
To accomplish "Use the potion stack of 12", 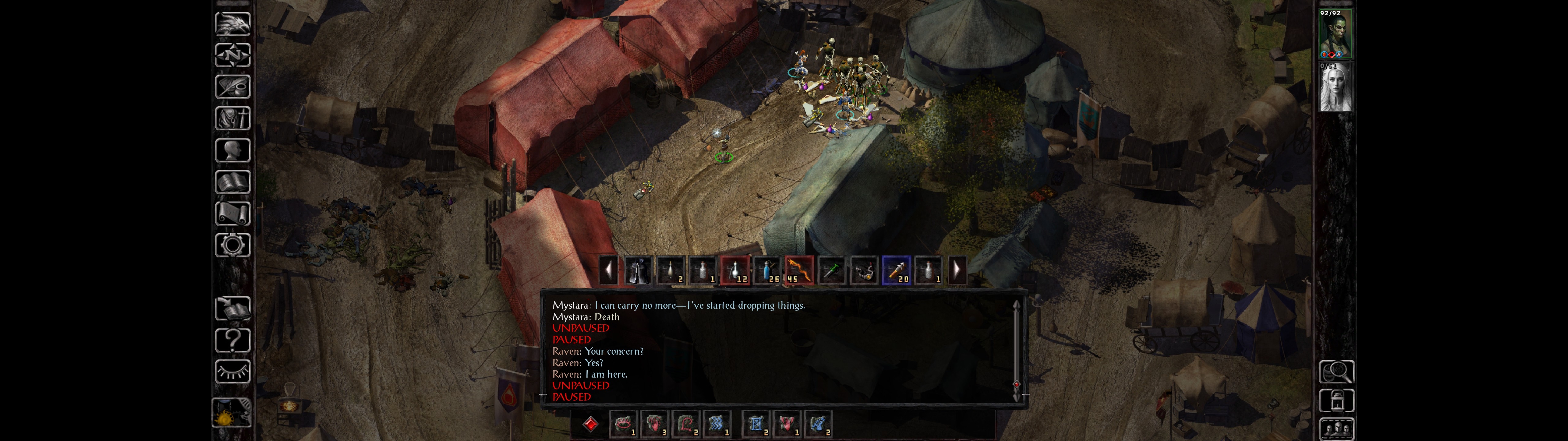I will pos(735,270).
